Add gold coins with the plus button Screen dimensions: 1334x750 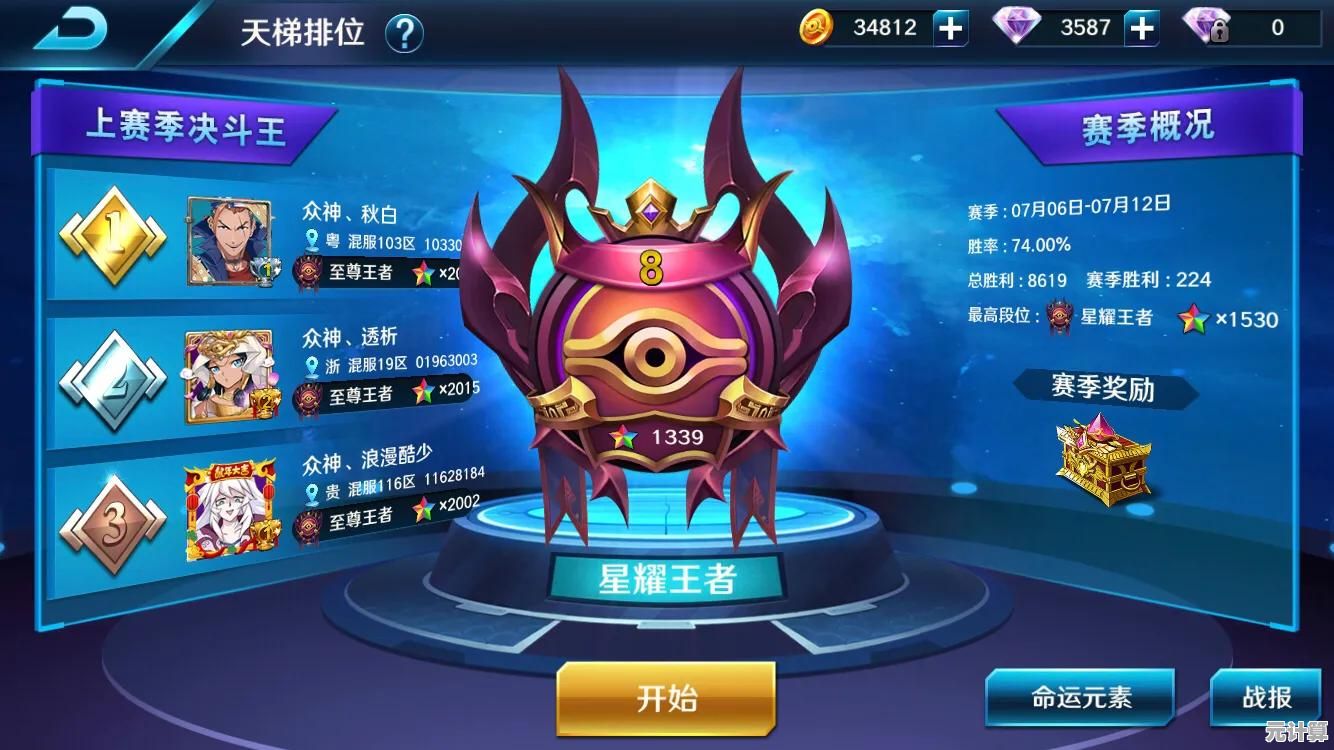point(950,29)
